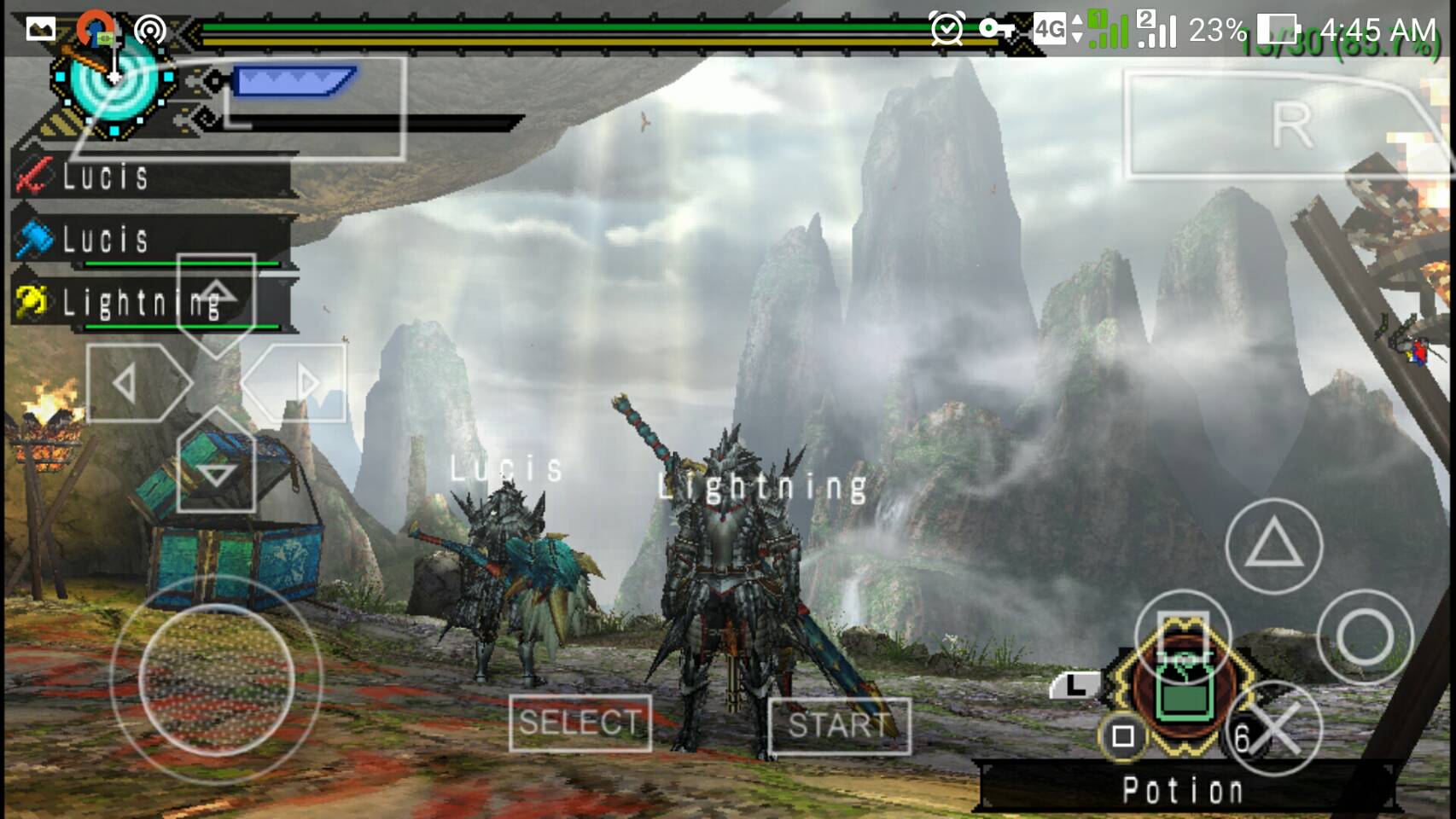Tap the R shoulder button overlay
The width and height of the screenshot is (1456, 819).
click(x=1289, y=126)
